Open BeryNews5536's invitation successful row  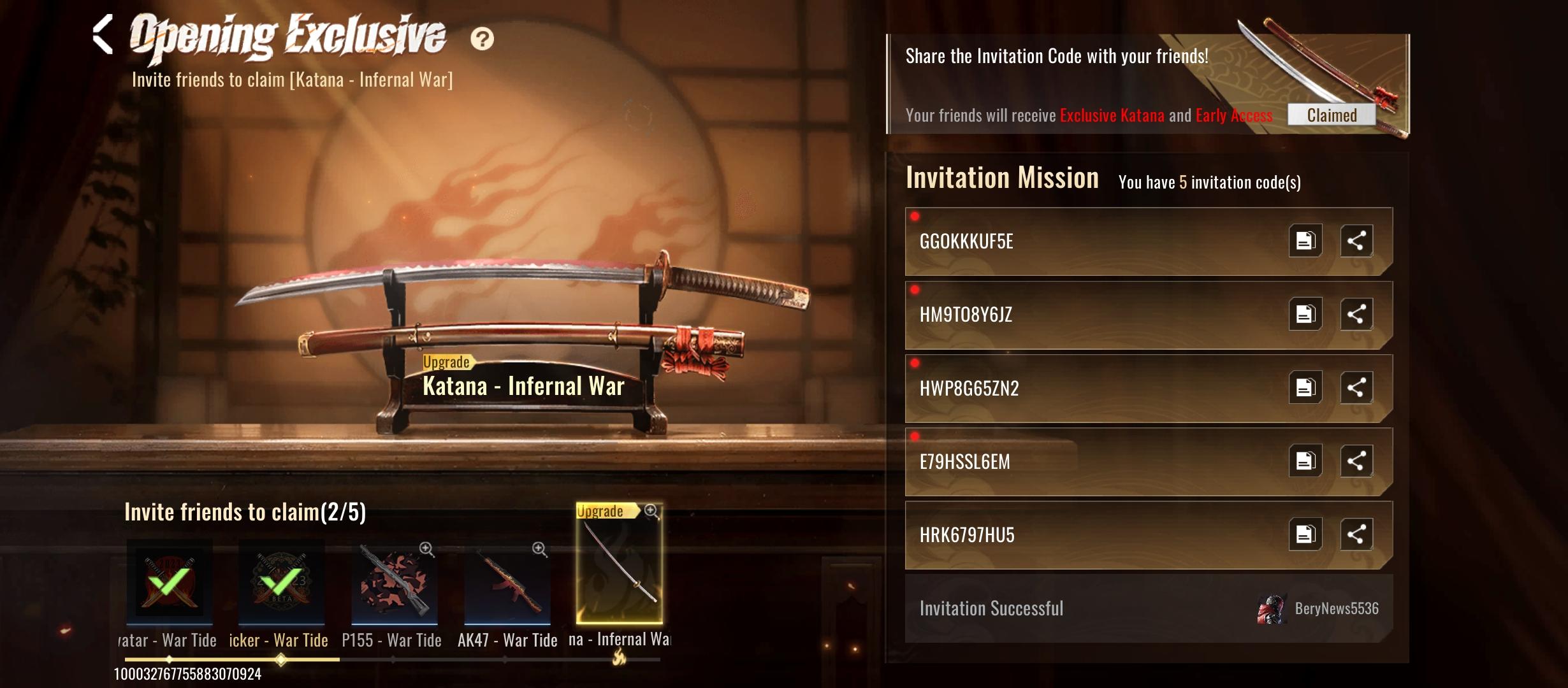coord(1149,608)
